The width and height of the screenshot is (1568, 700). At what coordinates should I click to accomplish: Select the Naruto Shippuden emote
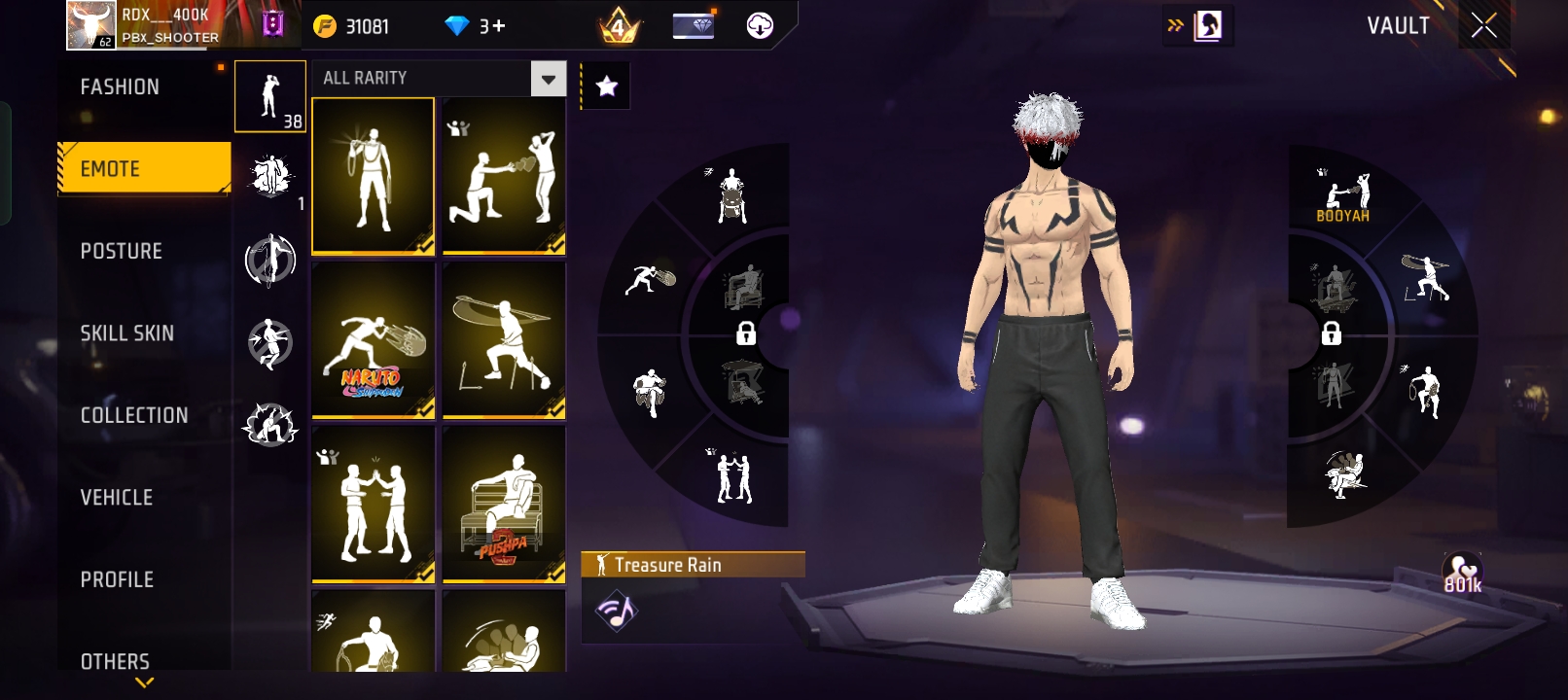[x=374, y=339]
